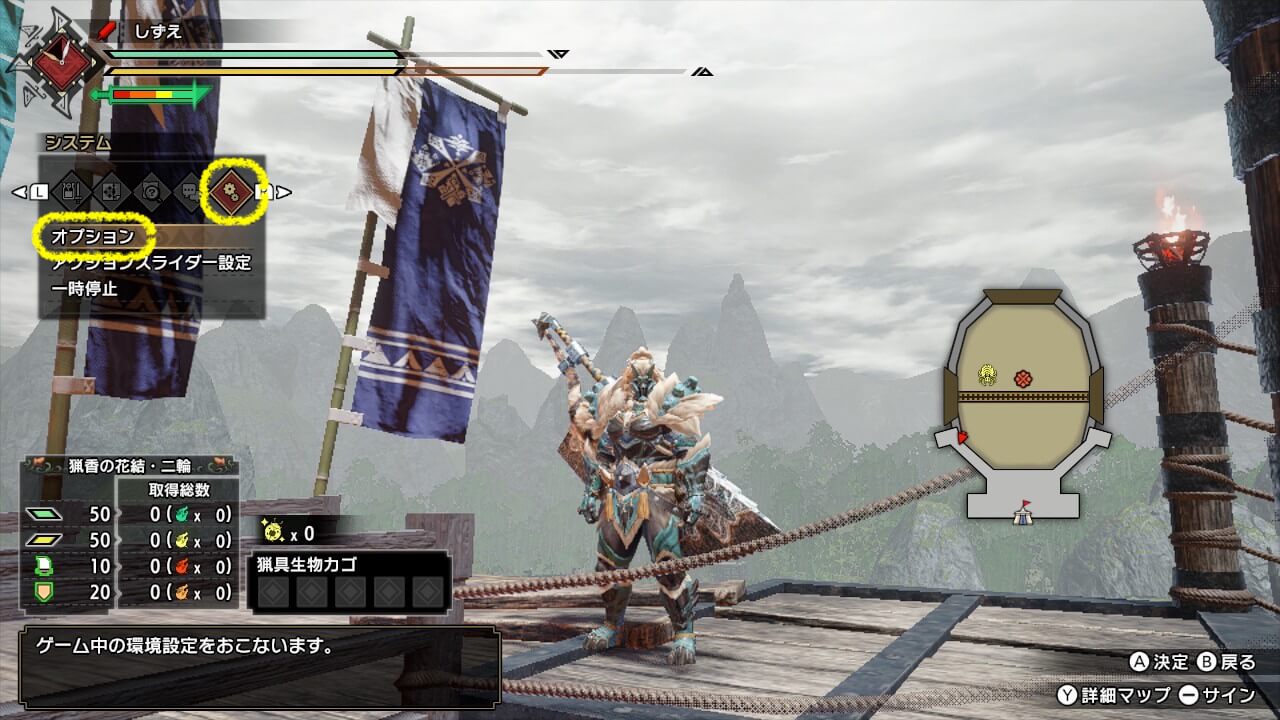This screenshot has height=720, width=1280.
Task: Click the camp tent marker on the minimap
Action: pos(1021,513)
